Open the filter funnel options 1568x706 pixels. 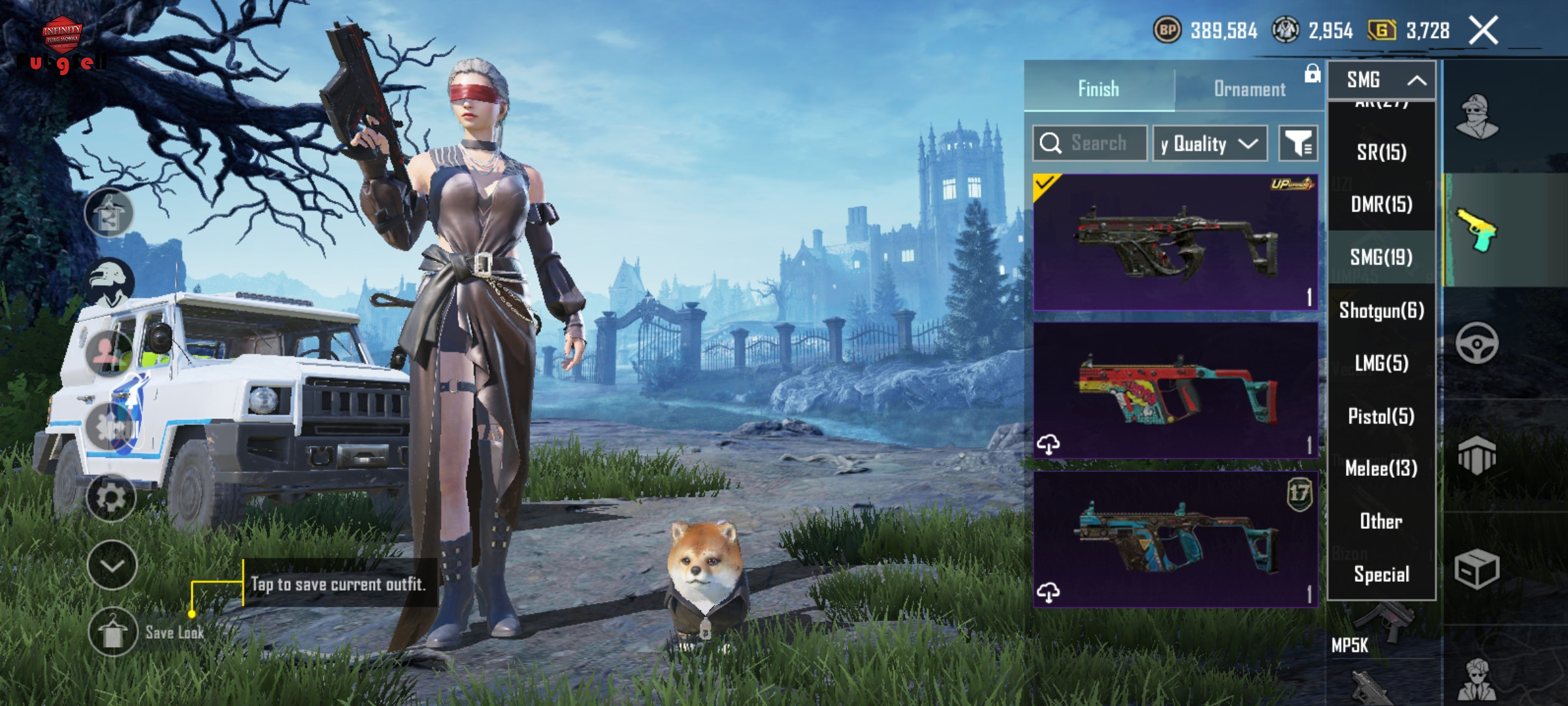tap(1298, 143)
